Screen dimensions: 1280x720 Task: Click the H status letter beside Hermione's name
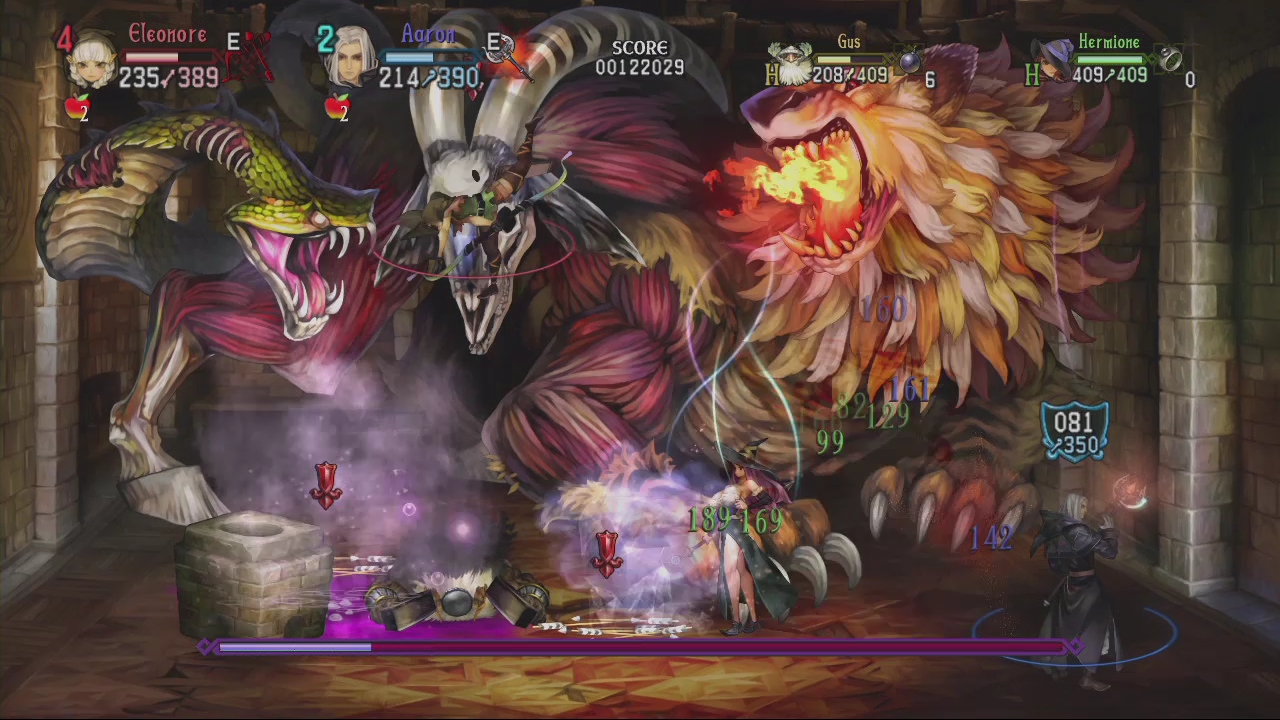click(x=1033, y=76)
